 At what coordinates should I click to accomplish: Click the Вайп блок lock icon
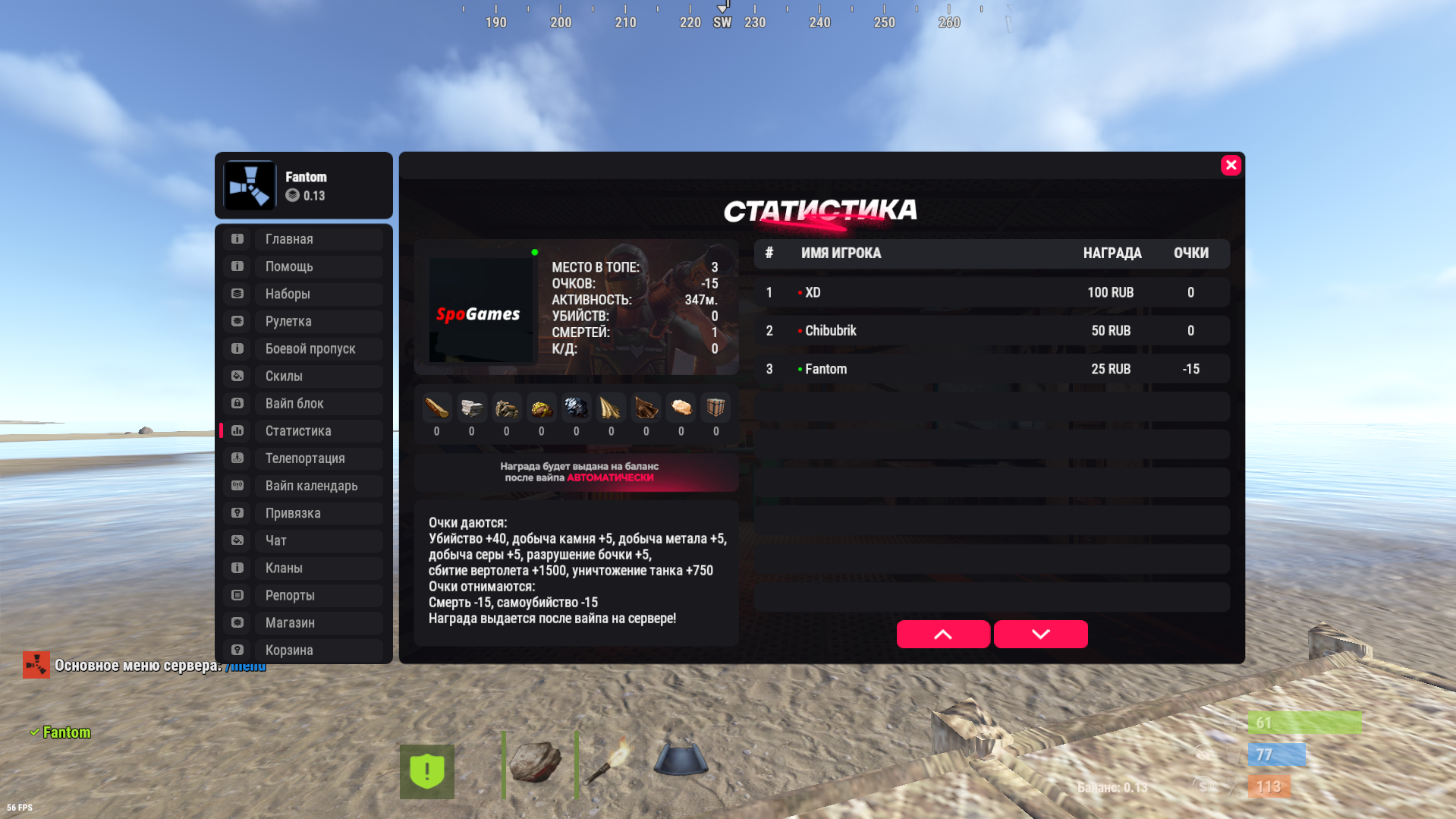click(236, 403)
